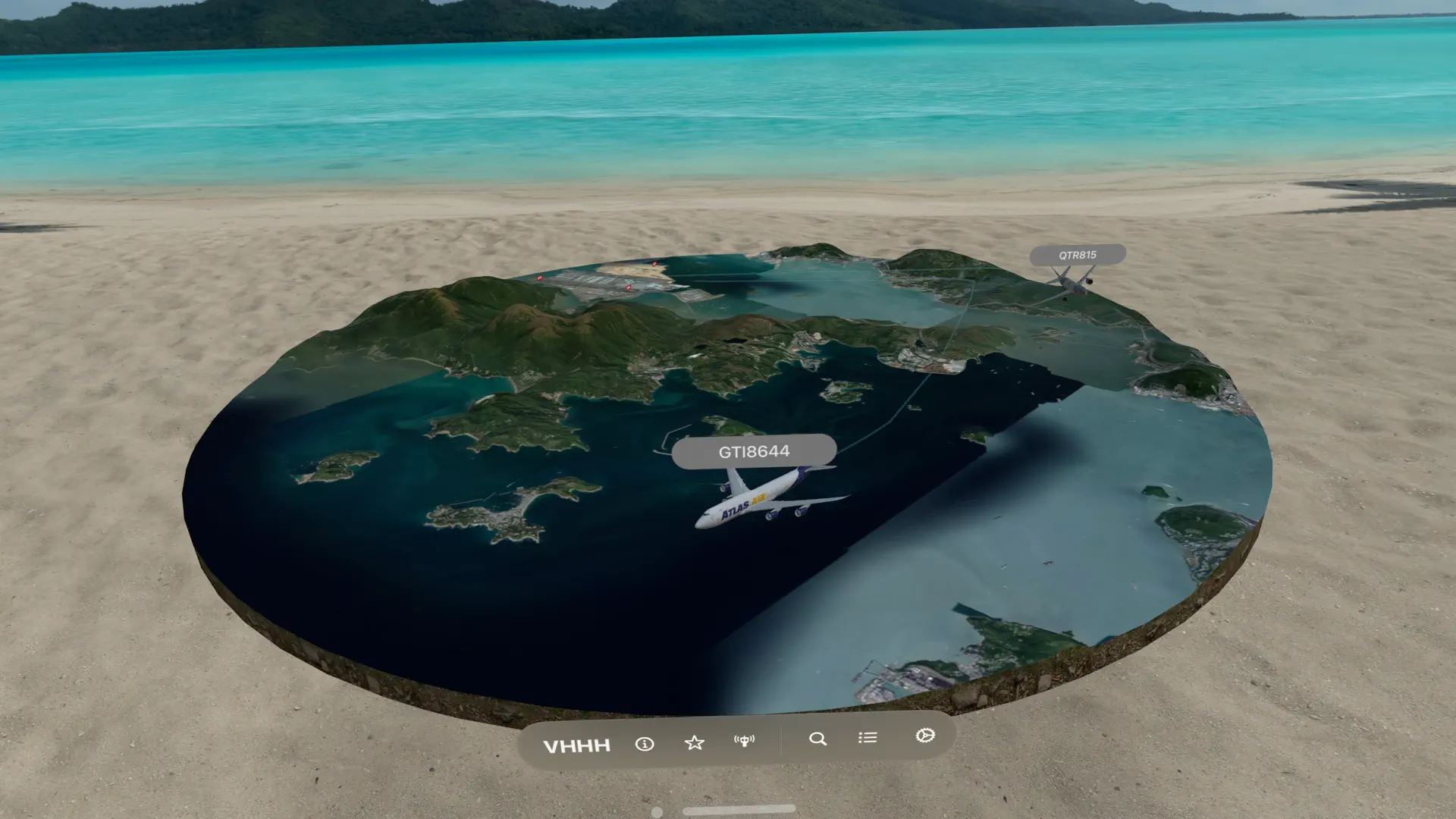1456x819 pixels.
Task: Open the airport info panel
Action: (x=645, y=745)
